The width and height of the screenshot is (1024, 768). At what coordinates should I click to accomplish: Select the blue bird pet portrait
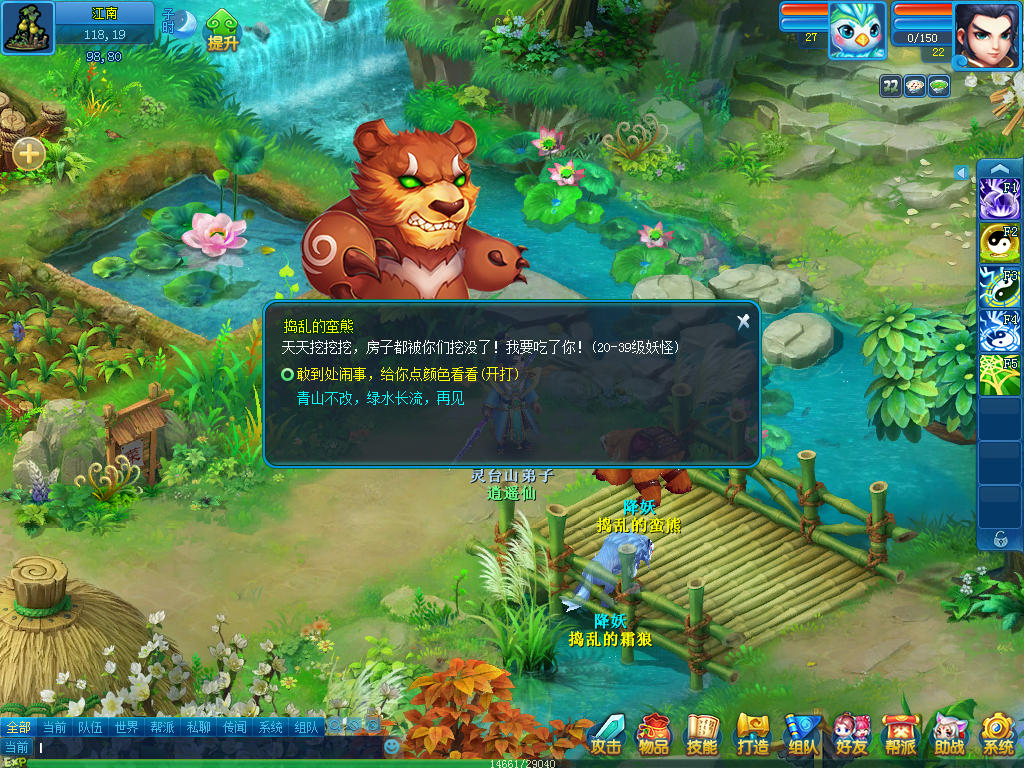[857, 31]
